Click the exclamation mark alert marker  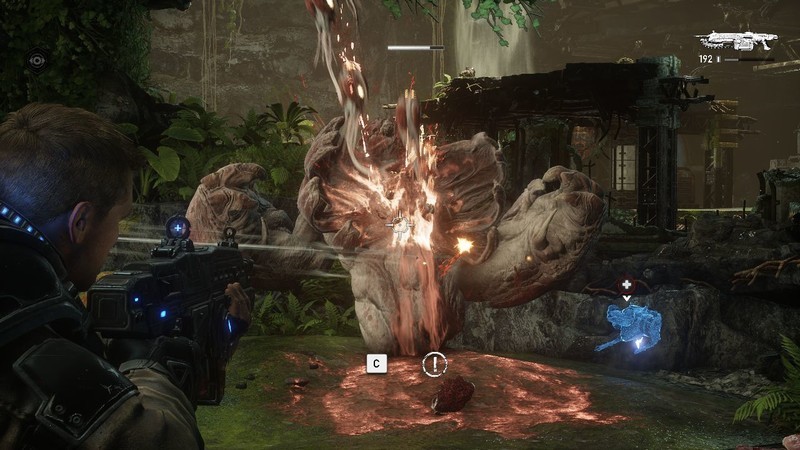433,364
